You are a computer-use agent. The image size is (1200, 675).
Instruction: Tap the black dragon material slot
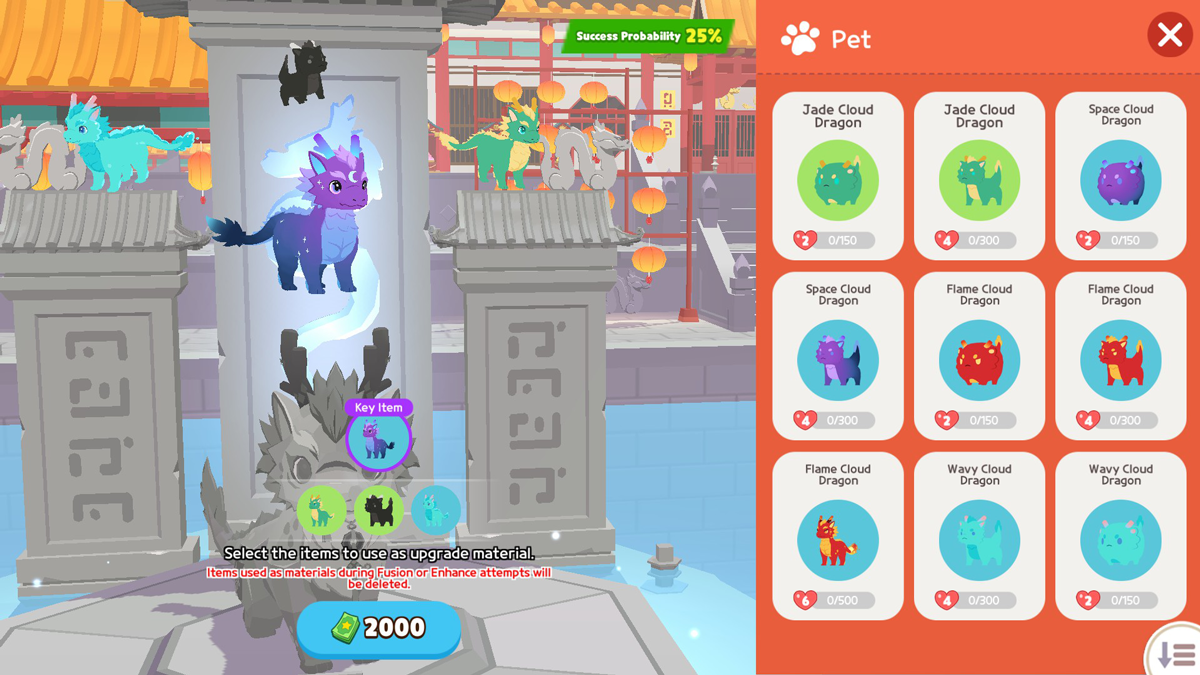378,511
